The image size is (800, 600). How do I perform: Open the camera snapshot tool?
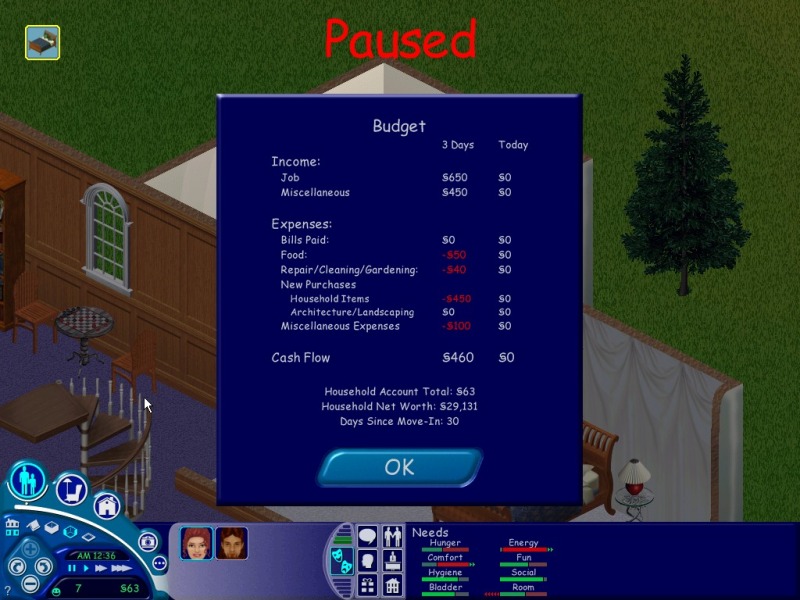click(147, 540)
